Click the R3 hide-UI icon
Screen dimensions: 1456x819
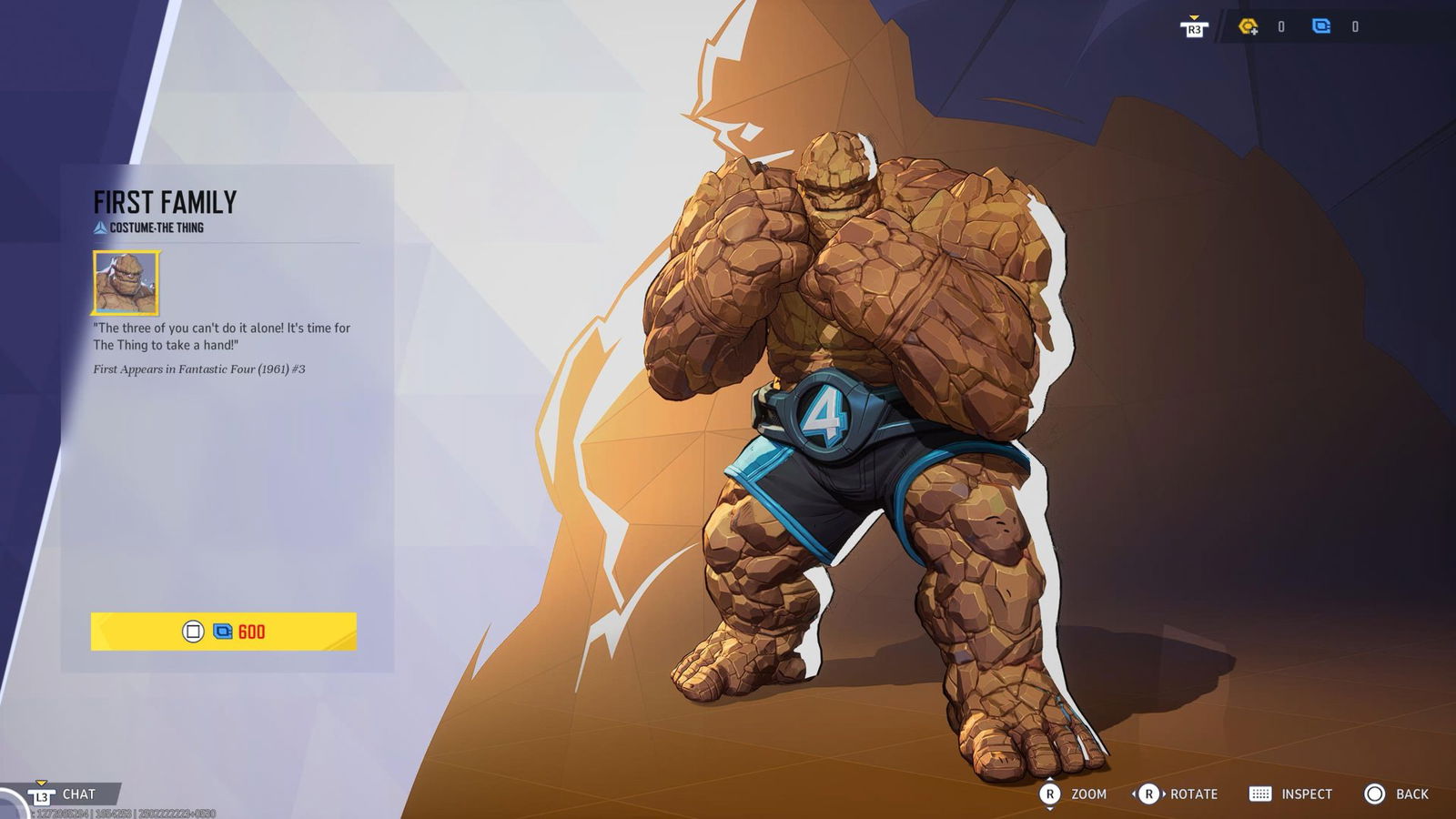coord(1195,29)
